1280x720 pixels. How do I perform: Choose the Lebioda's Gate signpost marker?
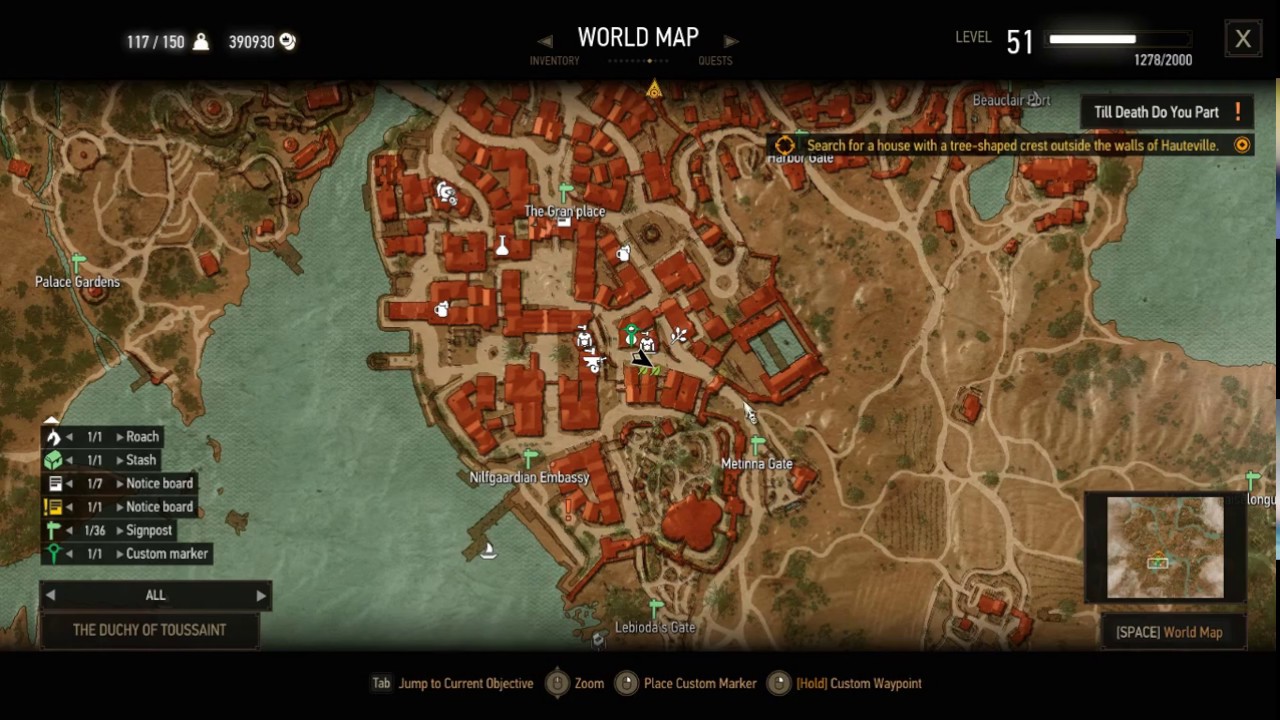coord(655,608)
